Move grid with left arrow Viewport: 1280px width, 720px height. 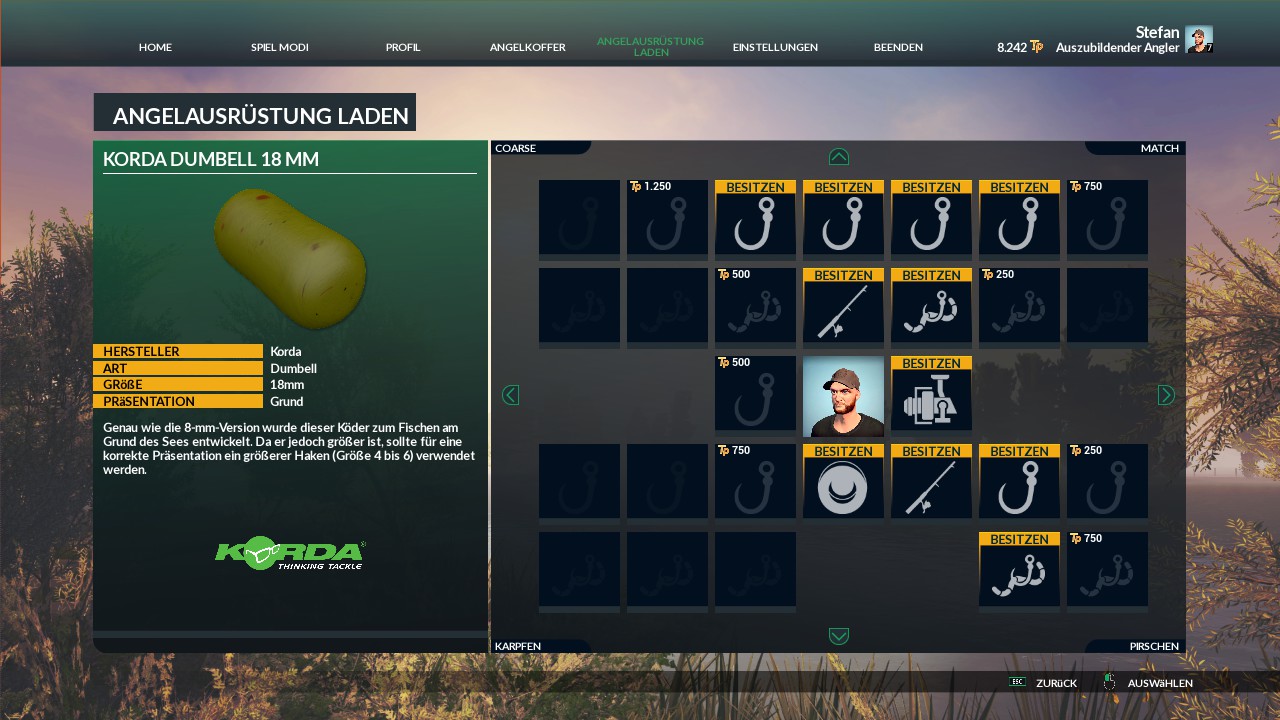tap(510, 395)
